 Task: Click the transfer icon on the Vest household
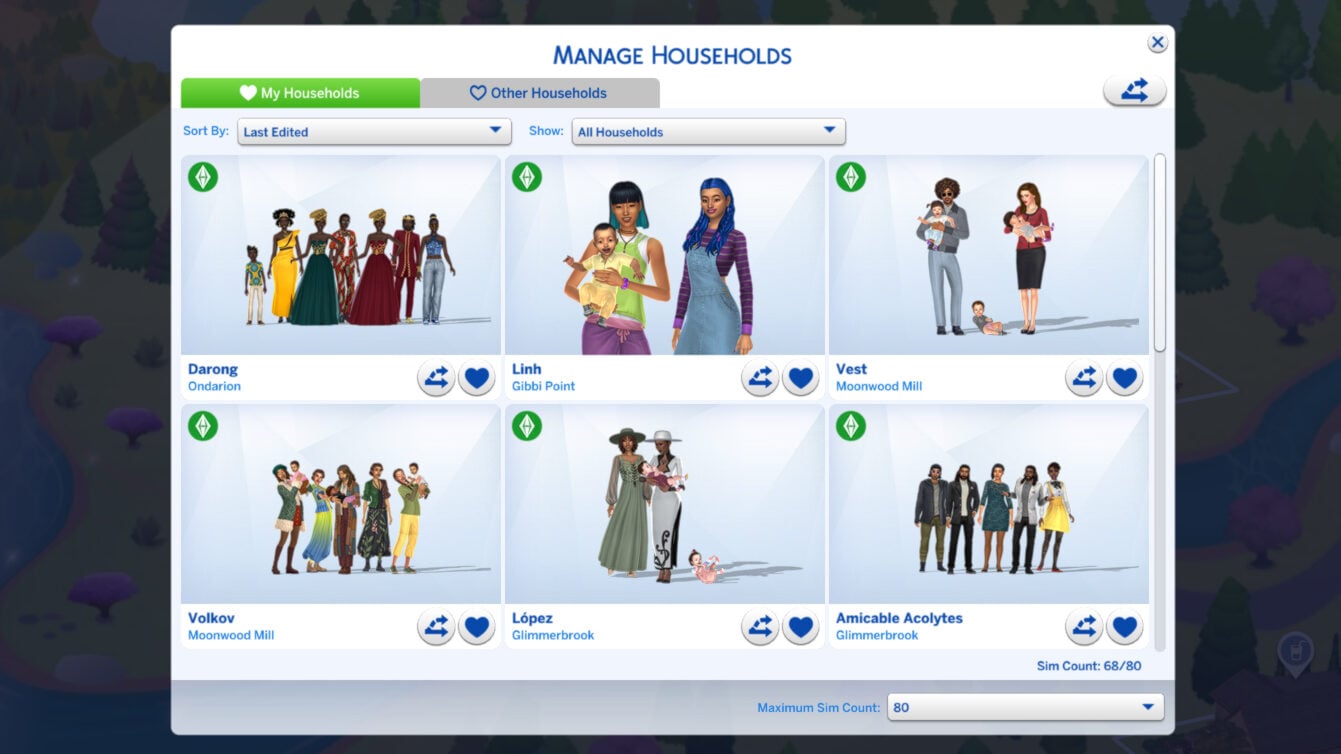pyautogui.click(x=1084, y=377)
